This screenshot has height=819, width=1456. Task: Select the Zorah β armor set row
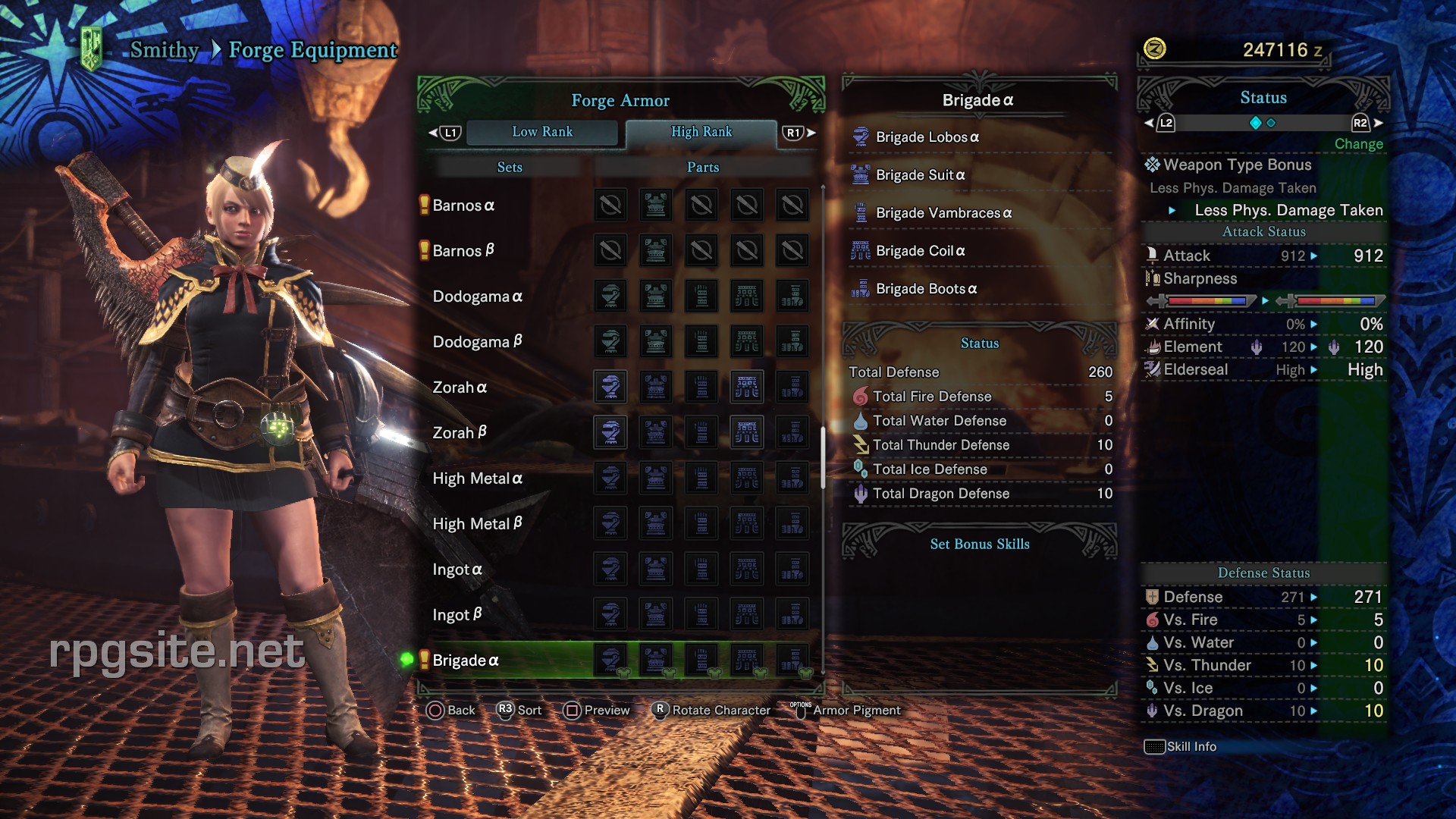pyautogui.click(x=459, y=432)
